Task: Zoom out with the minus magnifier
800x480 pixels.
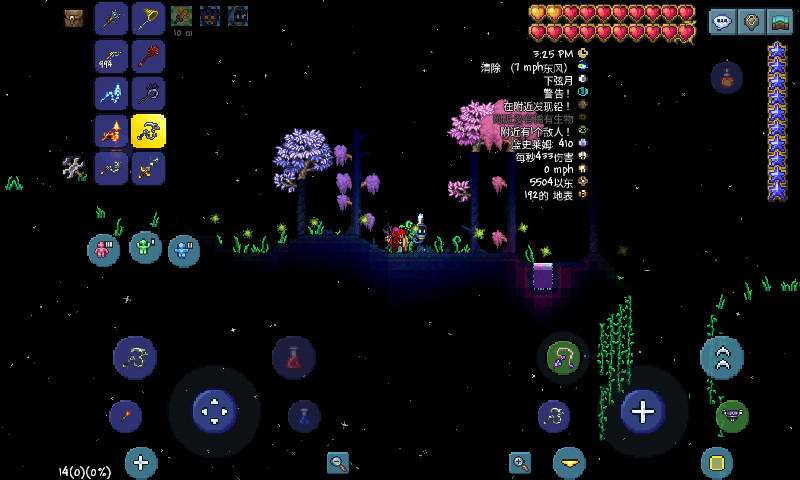Action: (338, 462)
